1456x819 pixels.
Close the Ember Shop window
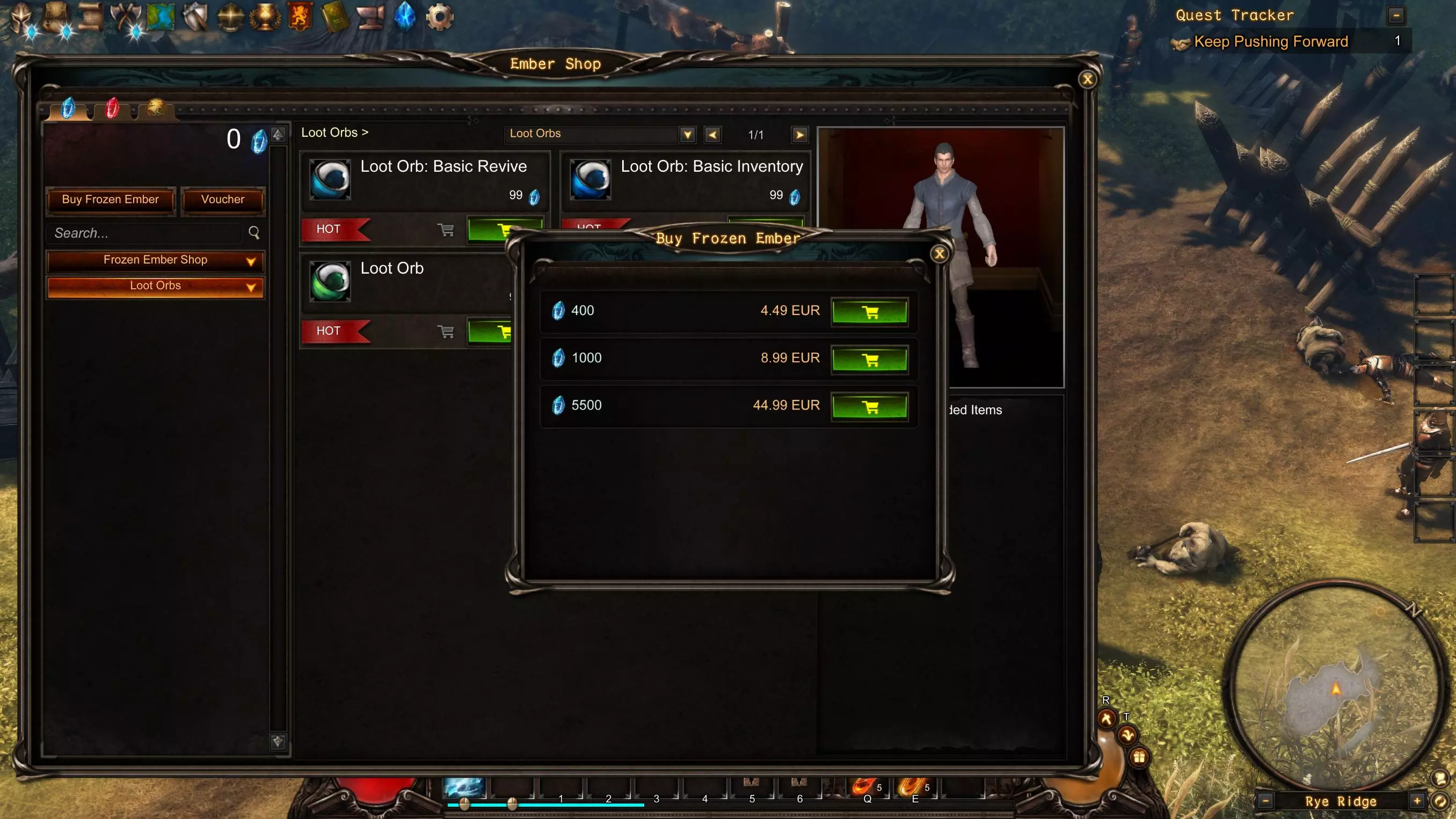tap(1087, 79)
